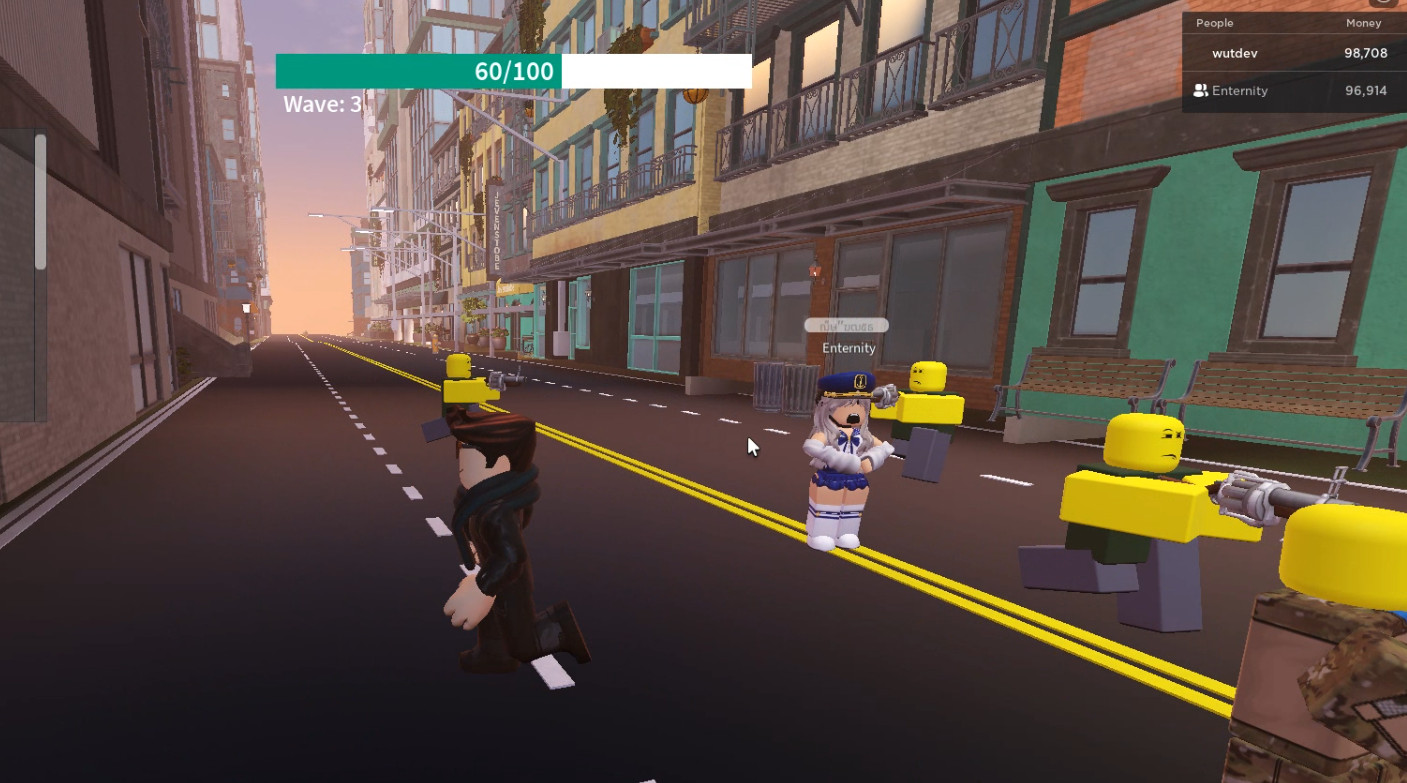Select wutdev in the player list
Image resolution: width=1407 pixels, height=783 pixels.
click(x=1232, y=54)
